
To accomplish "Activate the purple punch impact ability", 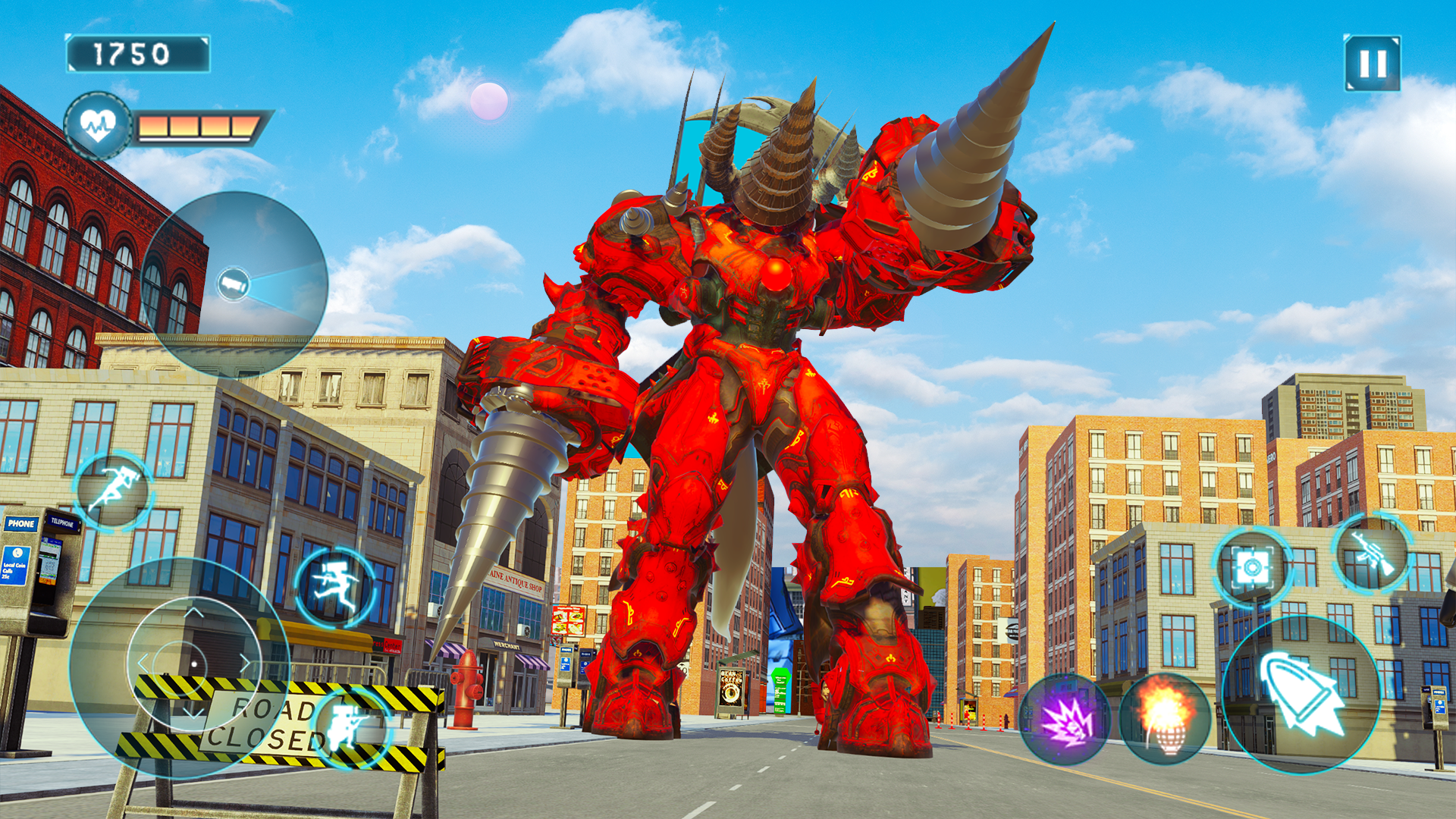I will pyautogui.click(x=1065, y=719).
